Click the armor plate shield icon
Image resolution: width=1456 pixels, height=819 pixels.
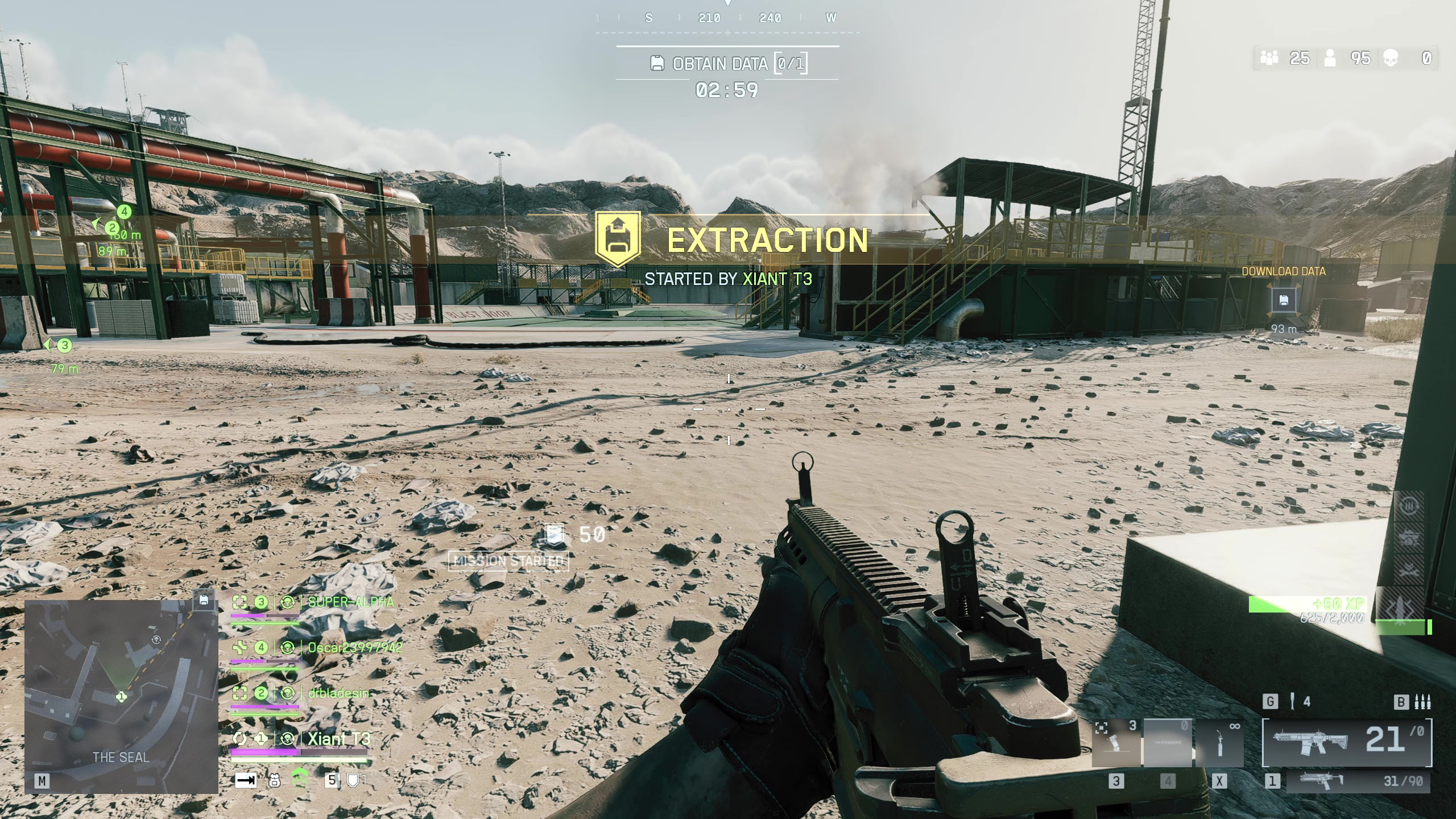point(353,780)
